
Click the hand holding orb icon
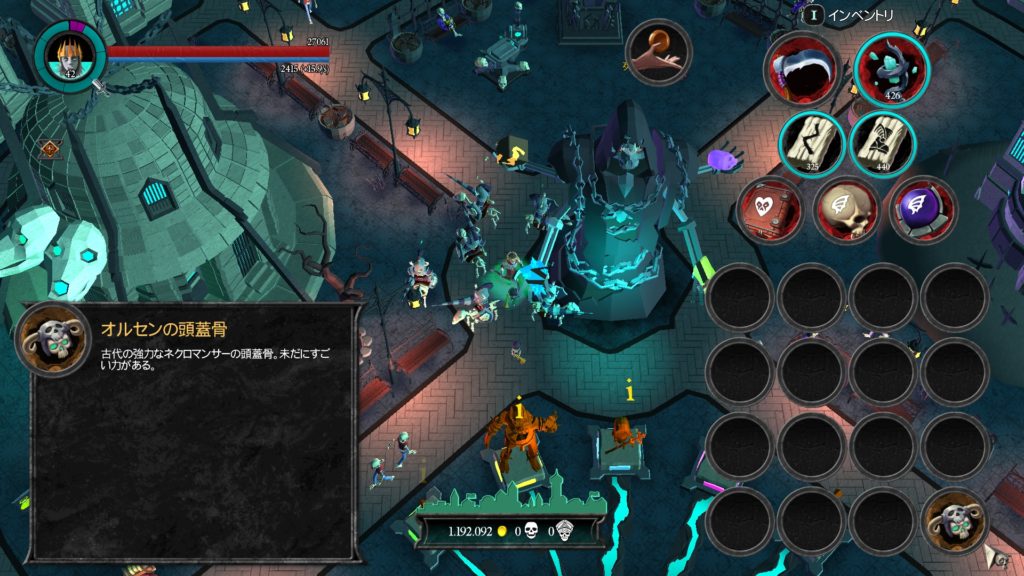(x=658, y=53)
